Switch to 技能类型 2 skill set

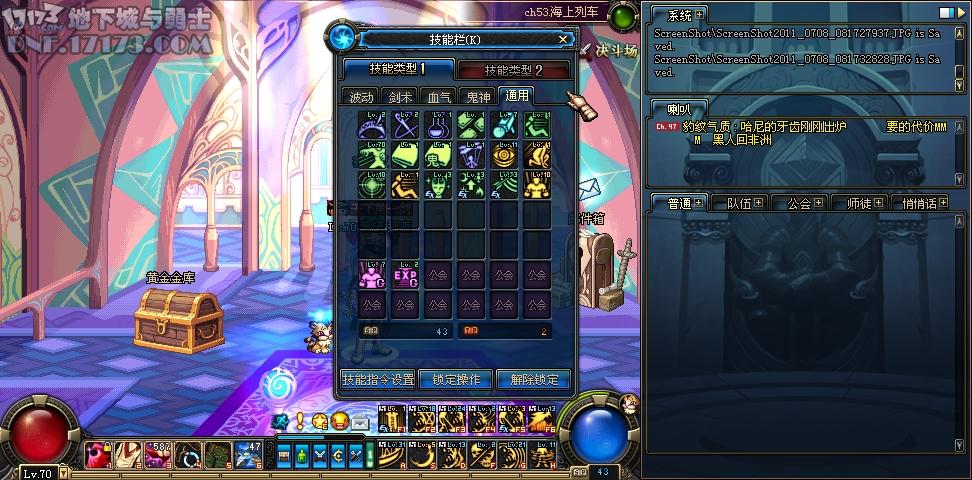513,70
